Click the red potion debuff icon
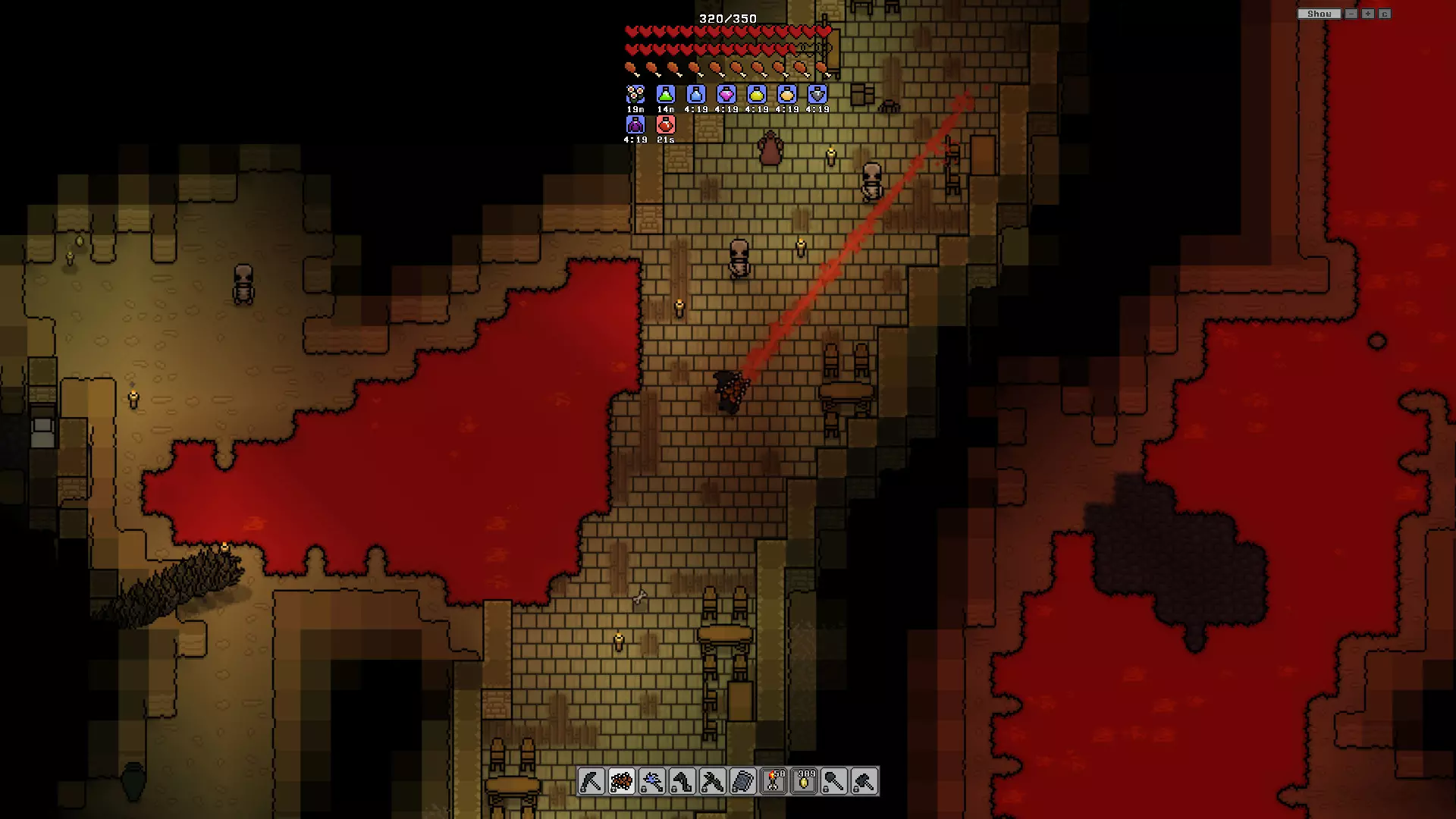The width and height of the screenshot is (1456, 819). click(666, 124)
